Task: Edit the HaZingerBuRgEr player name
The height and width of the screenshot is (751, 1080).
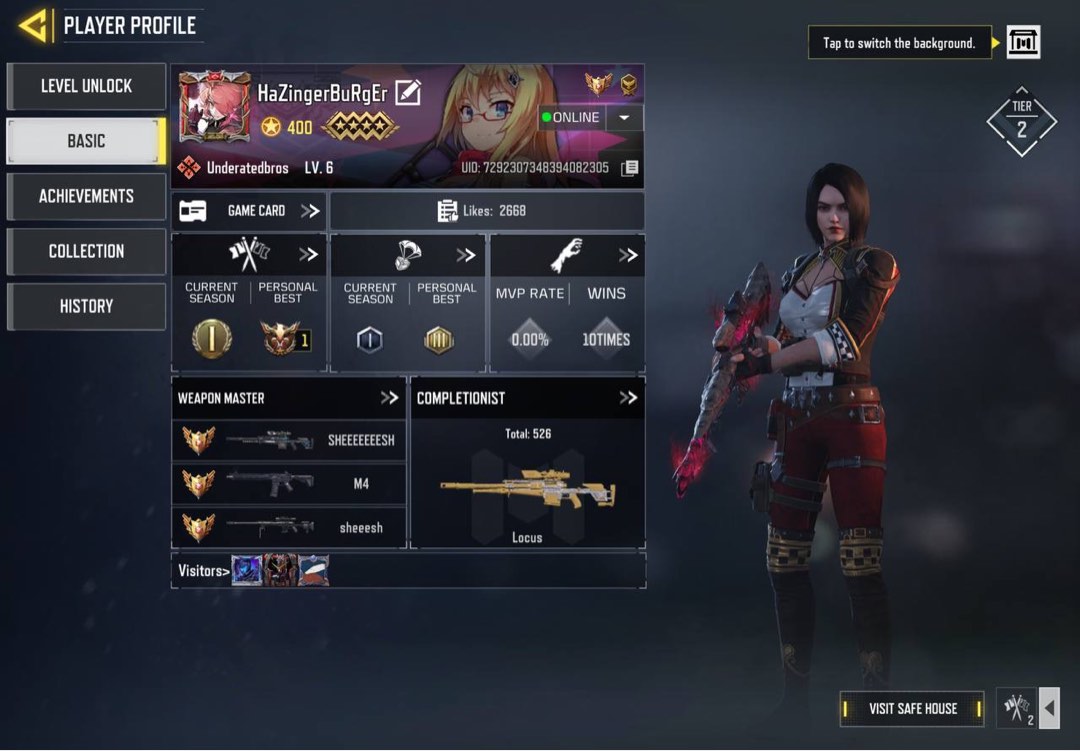Action: [407, 93]
